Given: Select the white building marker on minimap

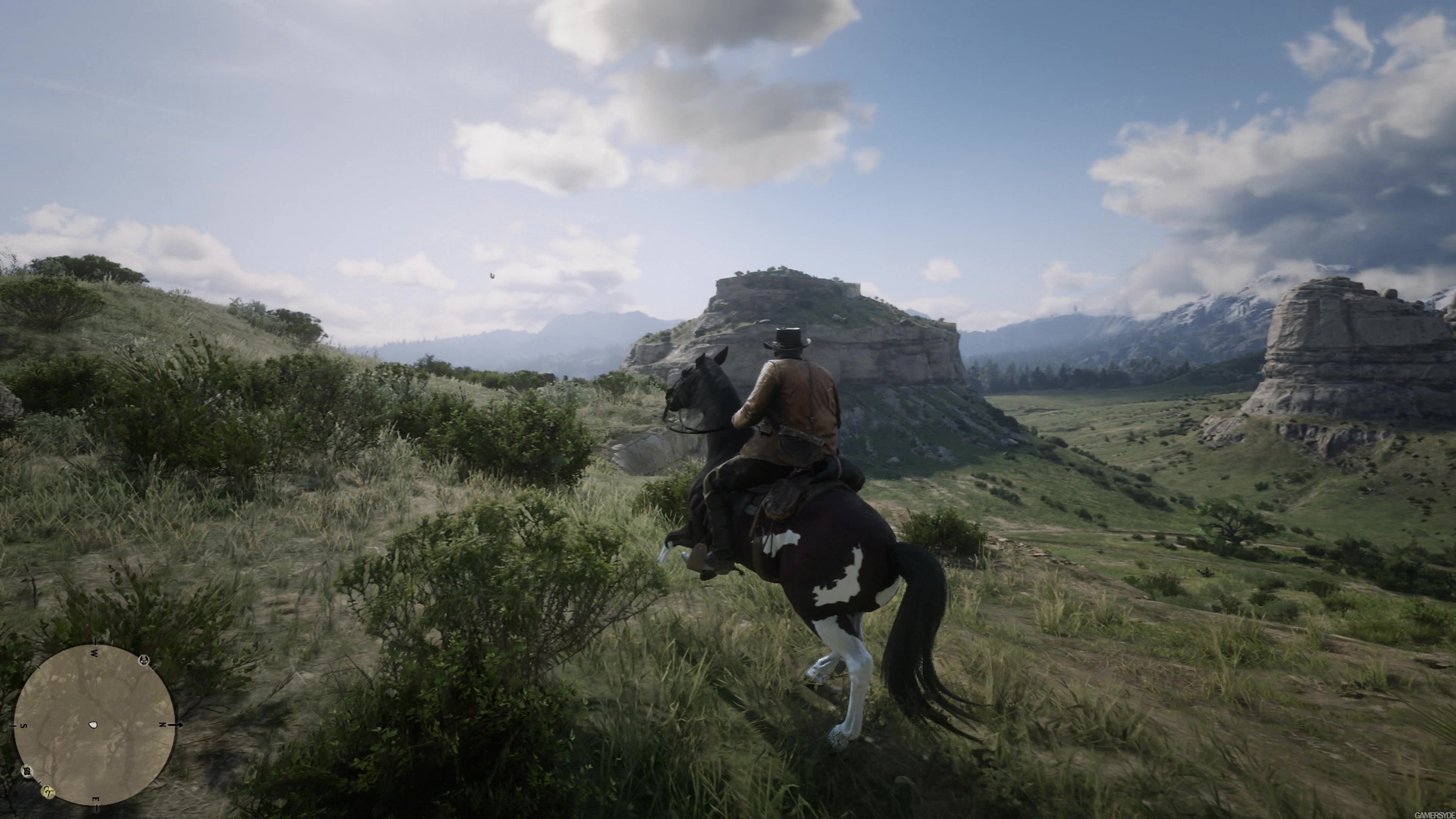Looking at the screenshot, I should pos(27,771).
